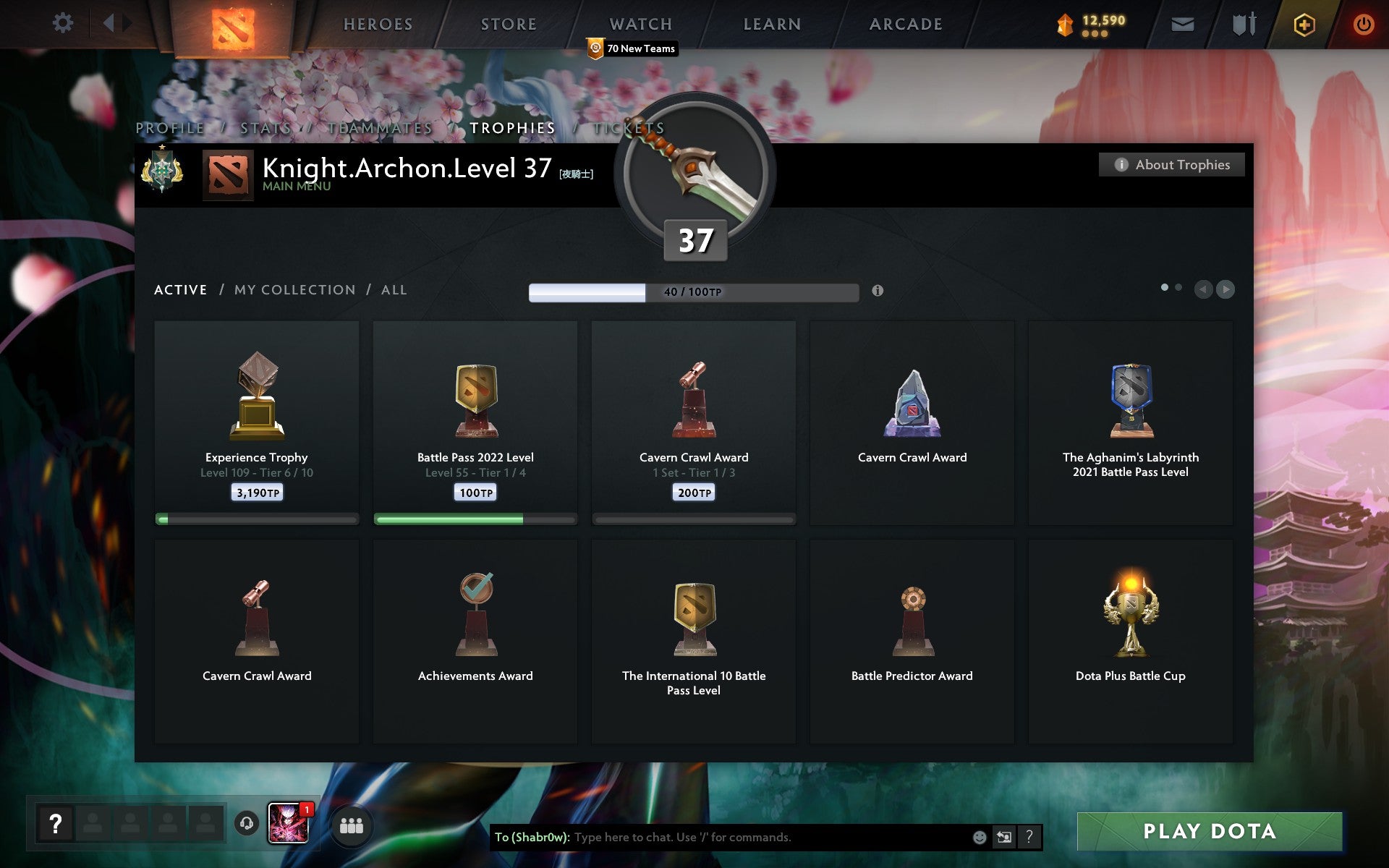Click the previous trophies page arrow

[x=1203, y=289]
